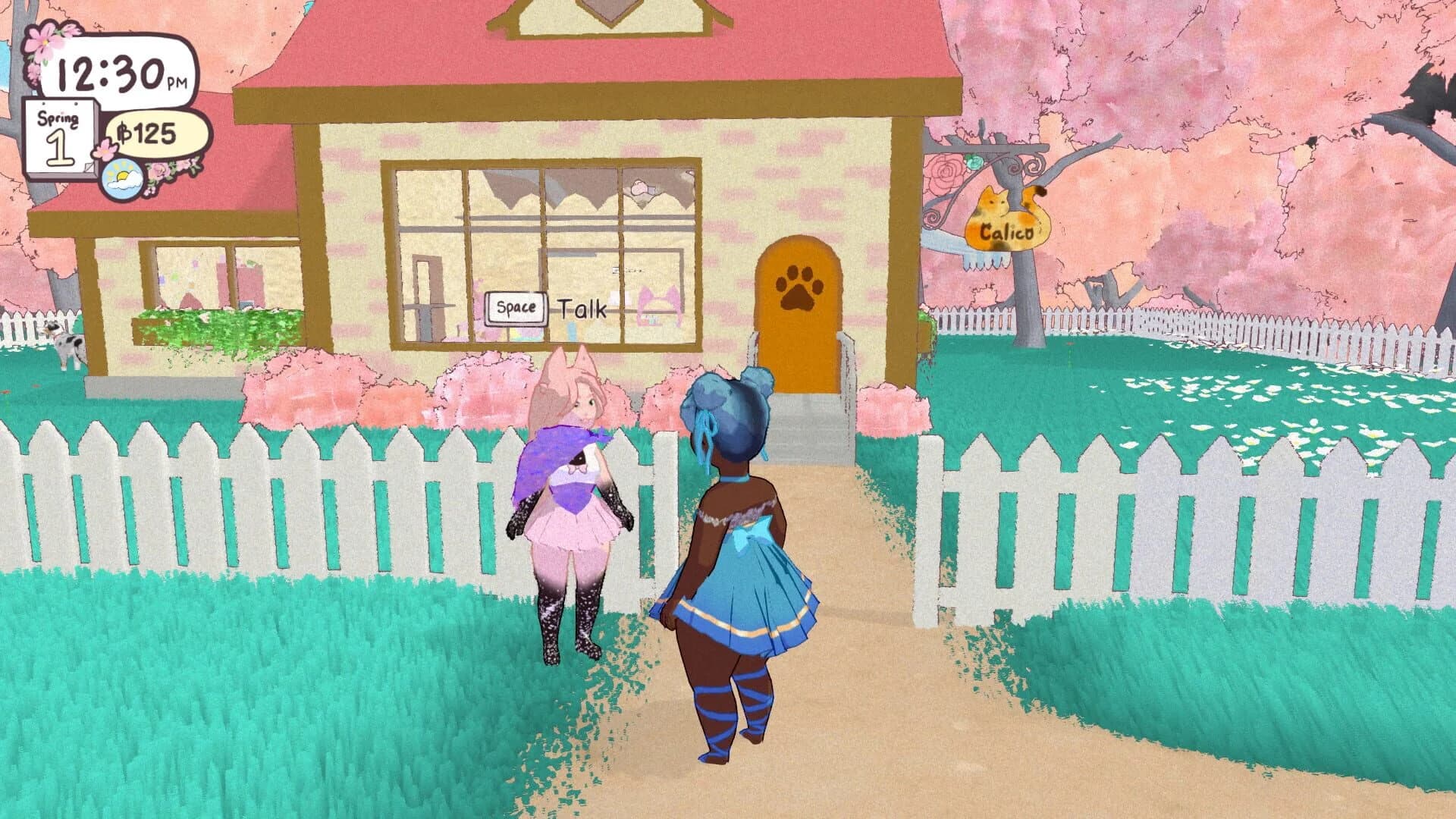Viewport: 1456px width, 819px height.
Task: Click the cherry blossom flower on the clock frame
Action: (x=45, y=42)
